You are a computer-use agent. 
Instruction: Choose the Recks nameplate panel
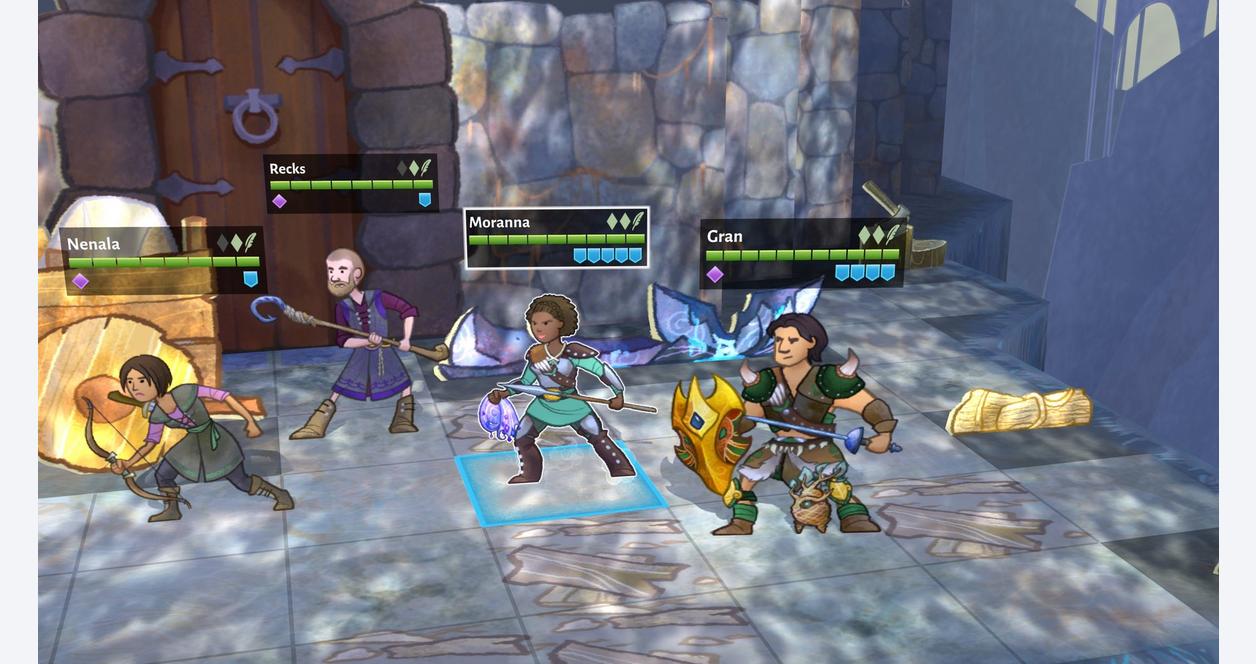click(351, 183)
